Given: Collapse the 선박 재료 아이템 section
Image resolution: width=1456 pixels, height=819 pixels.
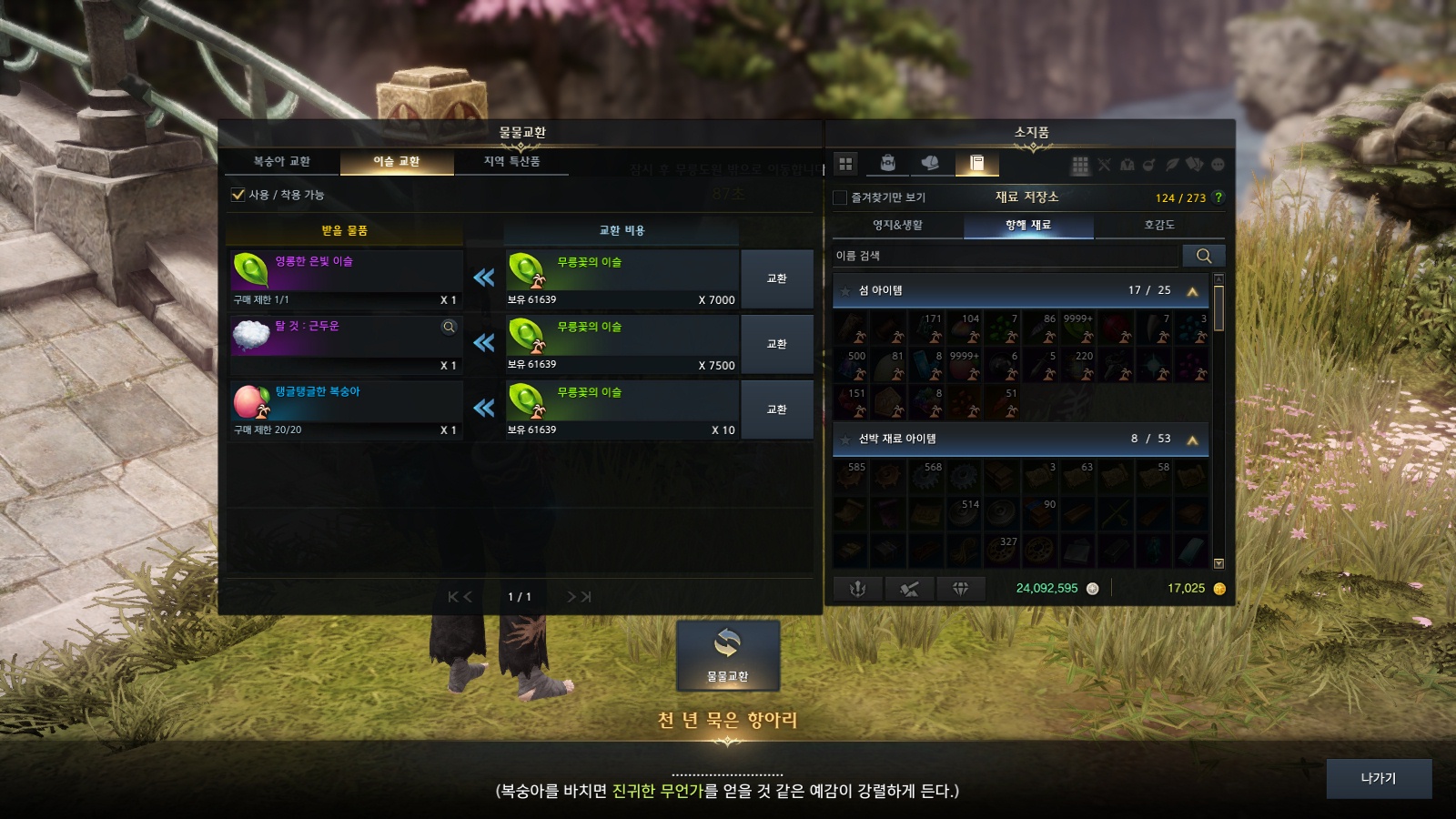Looking at the screenshot, I should [x=1192, y=440].
